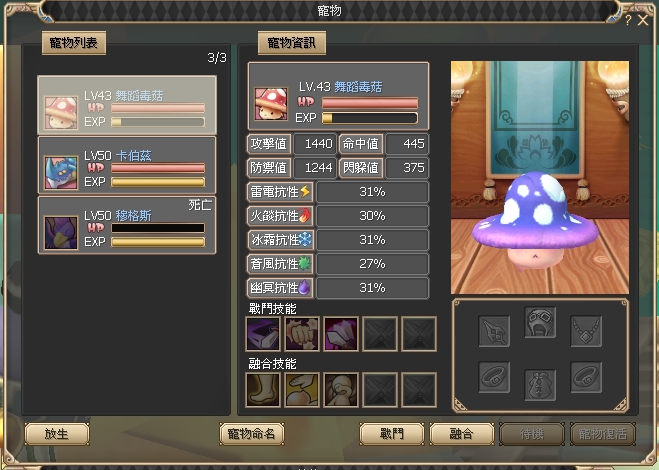The image size is (659, 470).
Task: Select the fist punch battle skill
Action: tap(302, 334)
